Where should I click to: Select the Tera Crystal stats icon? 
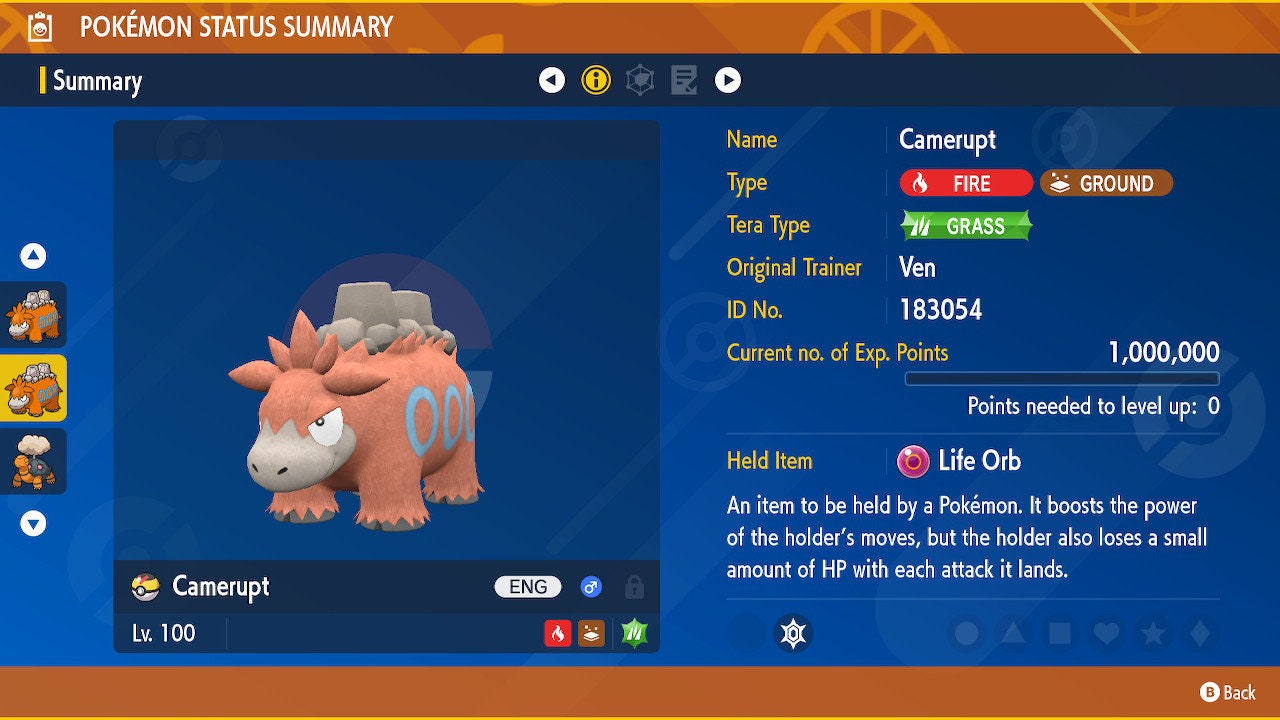coord(640,80)
